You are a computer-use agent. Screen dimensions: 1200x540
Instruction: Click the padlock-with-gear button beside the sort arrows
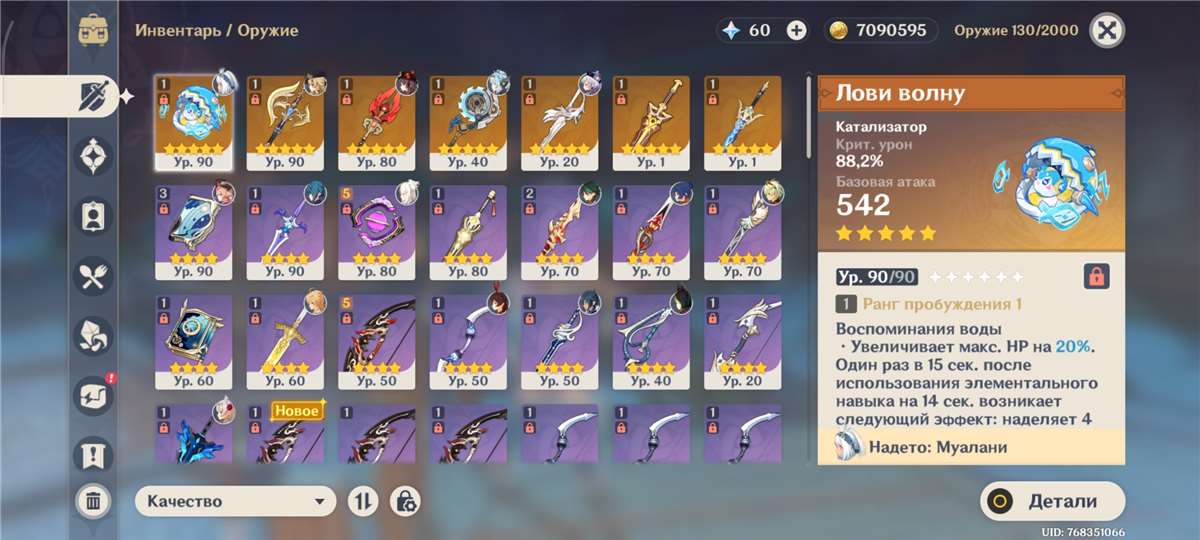(x=405, y=501)
